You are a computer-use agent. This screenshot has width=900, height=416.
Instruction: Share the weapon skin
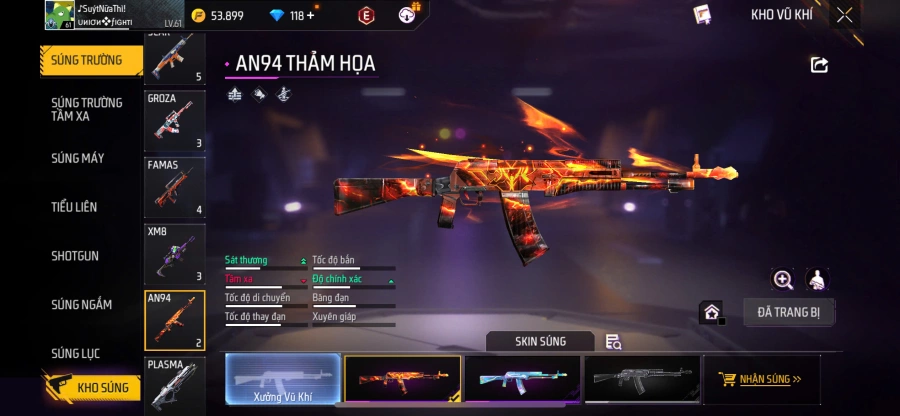coord(819,65)
